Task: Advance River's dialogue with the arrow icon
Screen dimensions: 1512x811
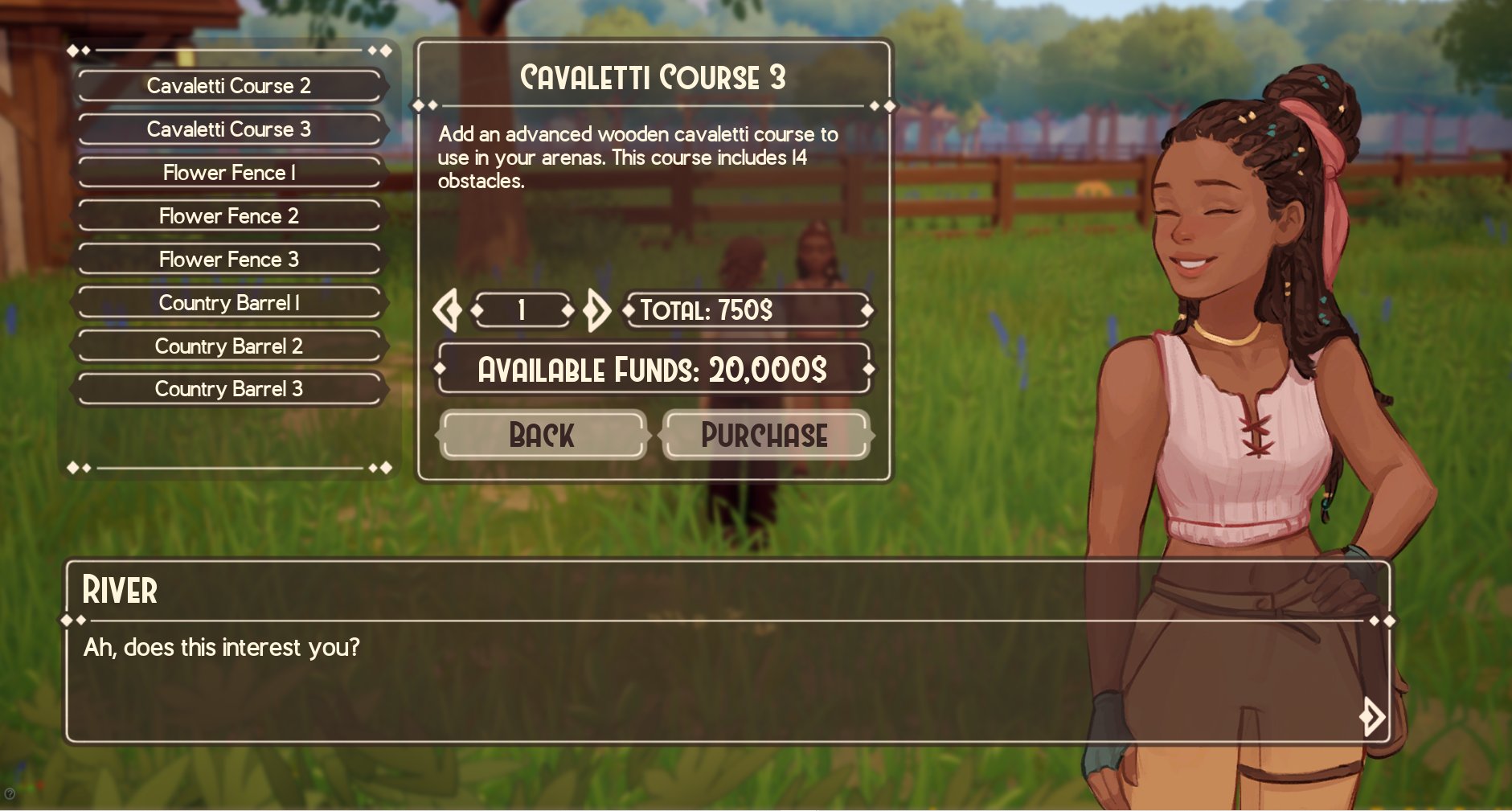Action: pyautogui.click(x=1371, y=715)
